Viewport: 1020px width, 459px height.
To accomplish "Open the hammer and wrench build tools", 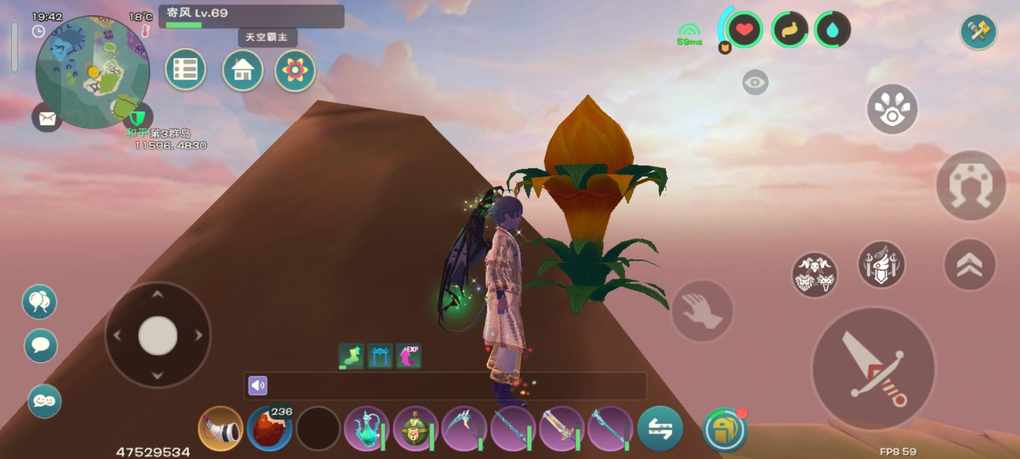I will [x=978, y=31].
